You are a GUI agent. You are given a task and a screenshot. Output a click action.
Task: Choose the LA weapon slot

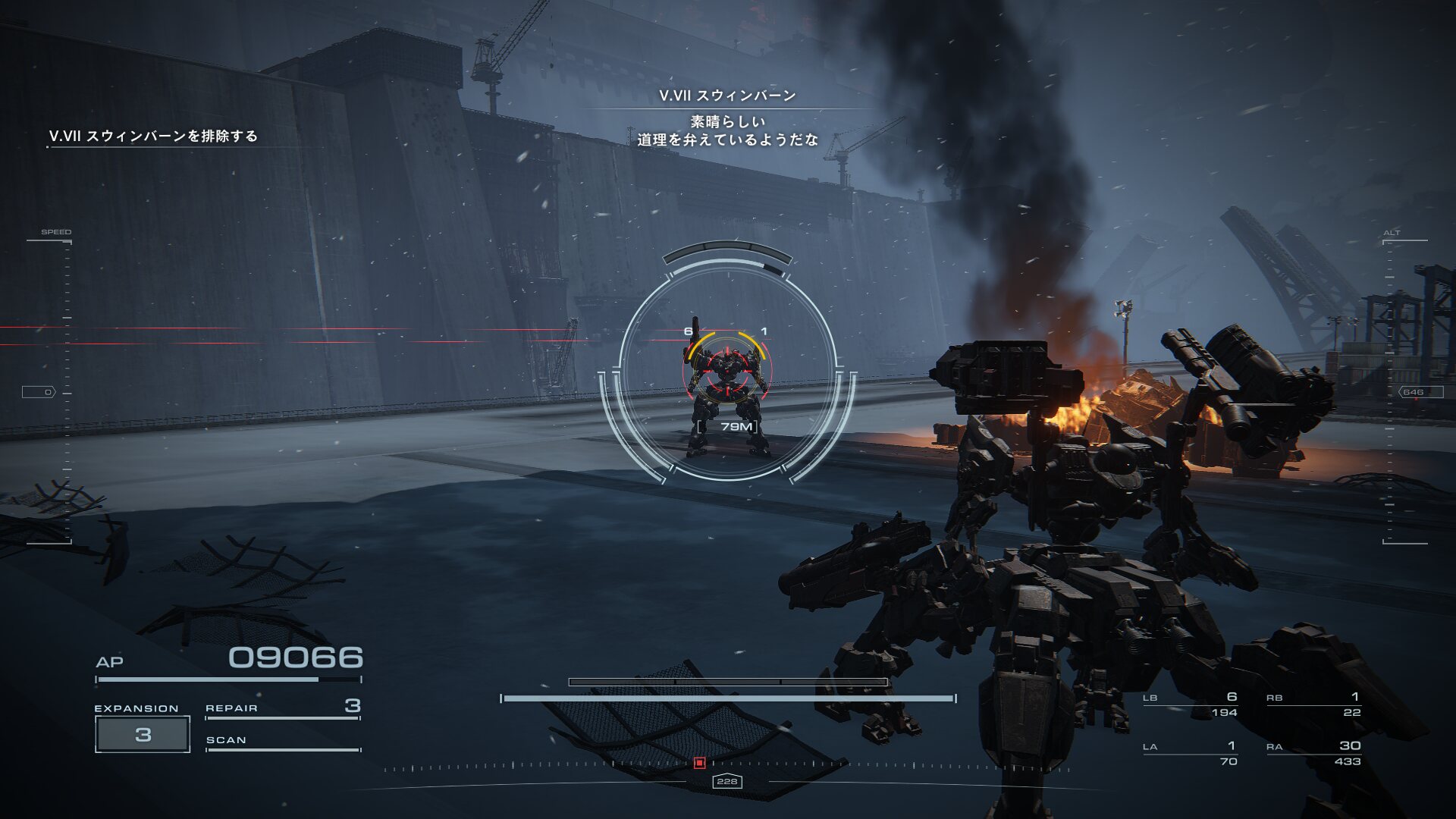click(1191, 753)
